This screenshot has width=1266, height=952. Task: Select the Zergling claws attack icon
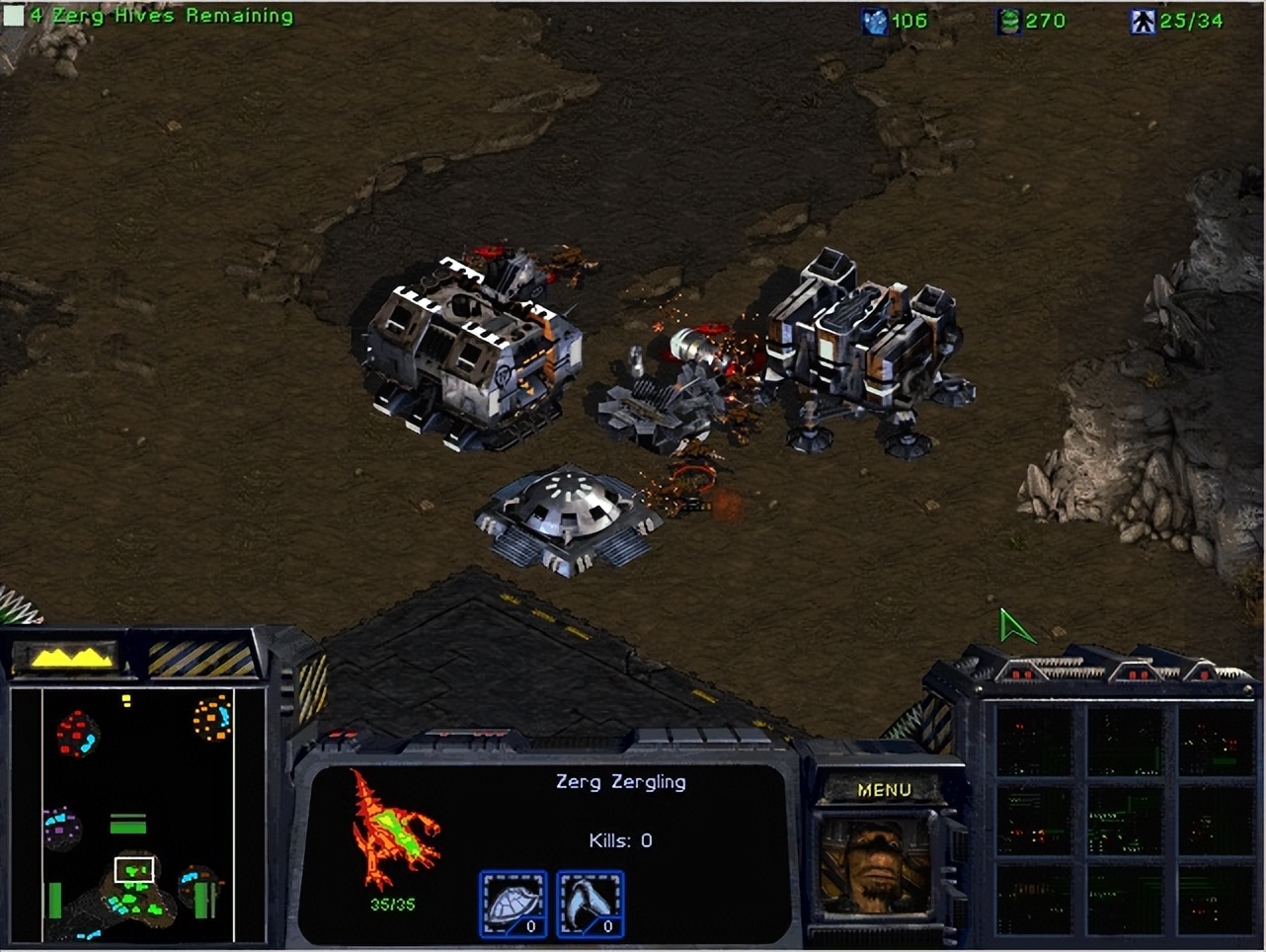[x=590, y=902]
